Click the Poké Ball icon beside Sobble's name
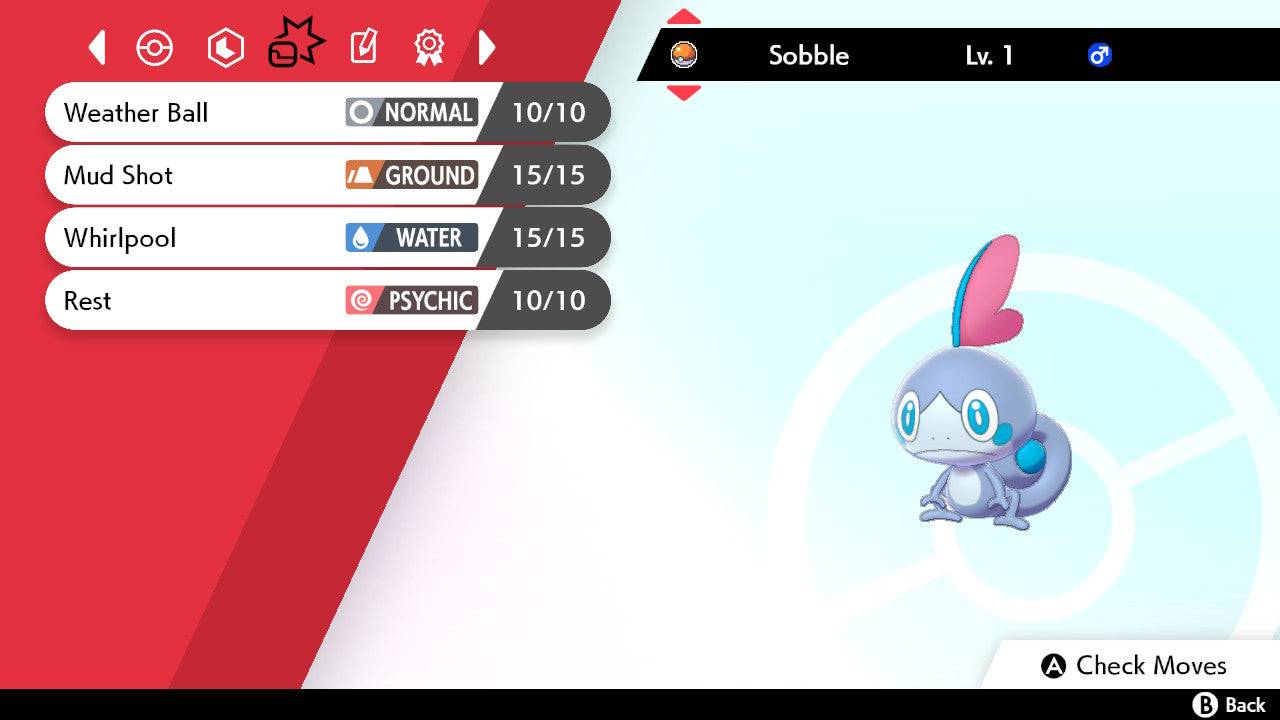Image resolution: width=1280 pixels, height=720 pixels. point(685,56)
